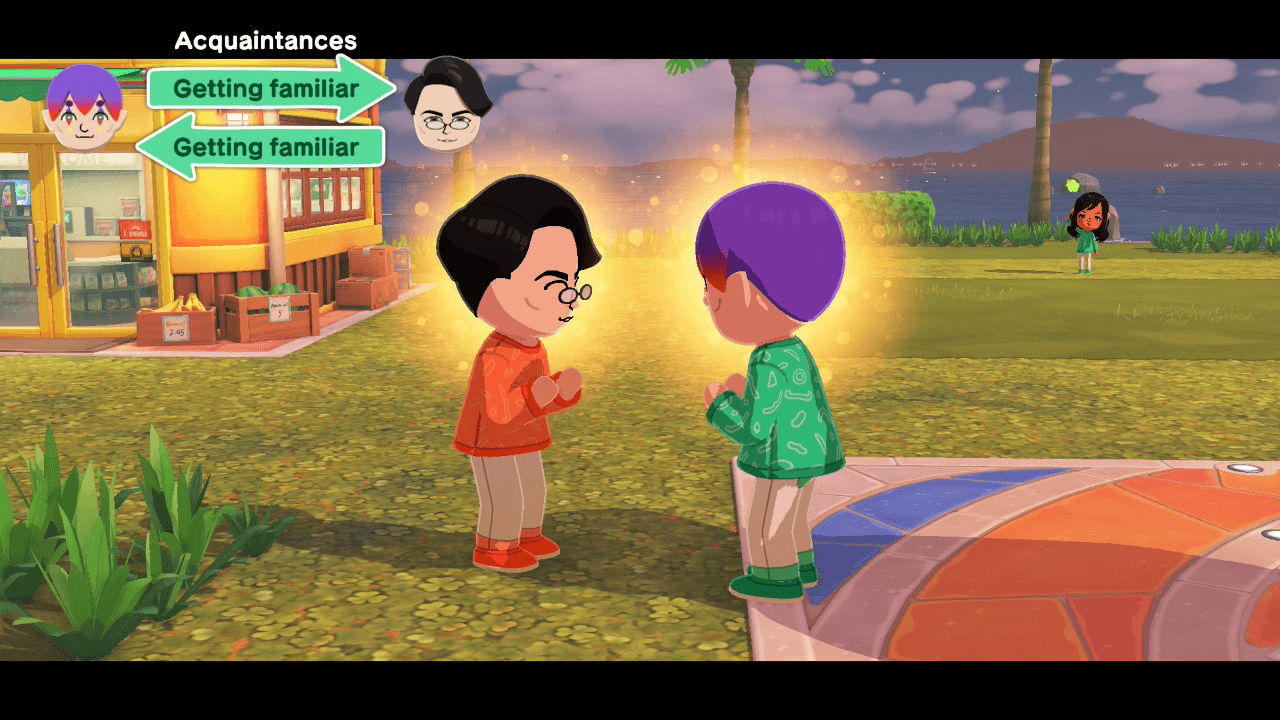This screenshot has width=1280, height=720.
Task: Select the Acquaintances heading label
Action: pyautogui.click(x=266, y=41)
